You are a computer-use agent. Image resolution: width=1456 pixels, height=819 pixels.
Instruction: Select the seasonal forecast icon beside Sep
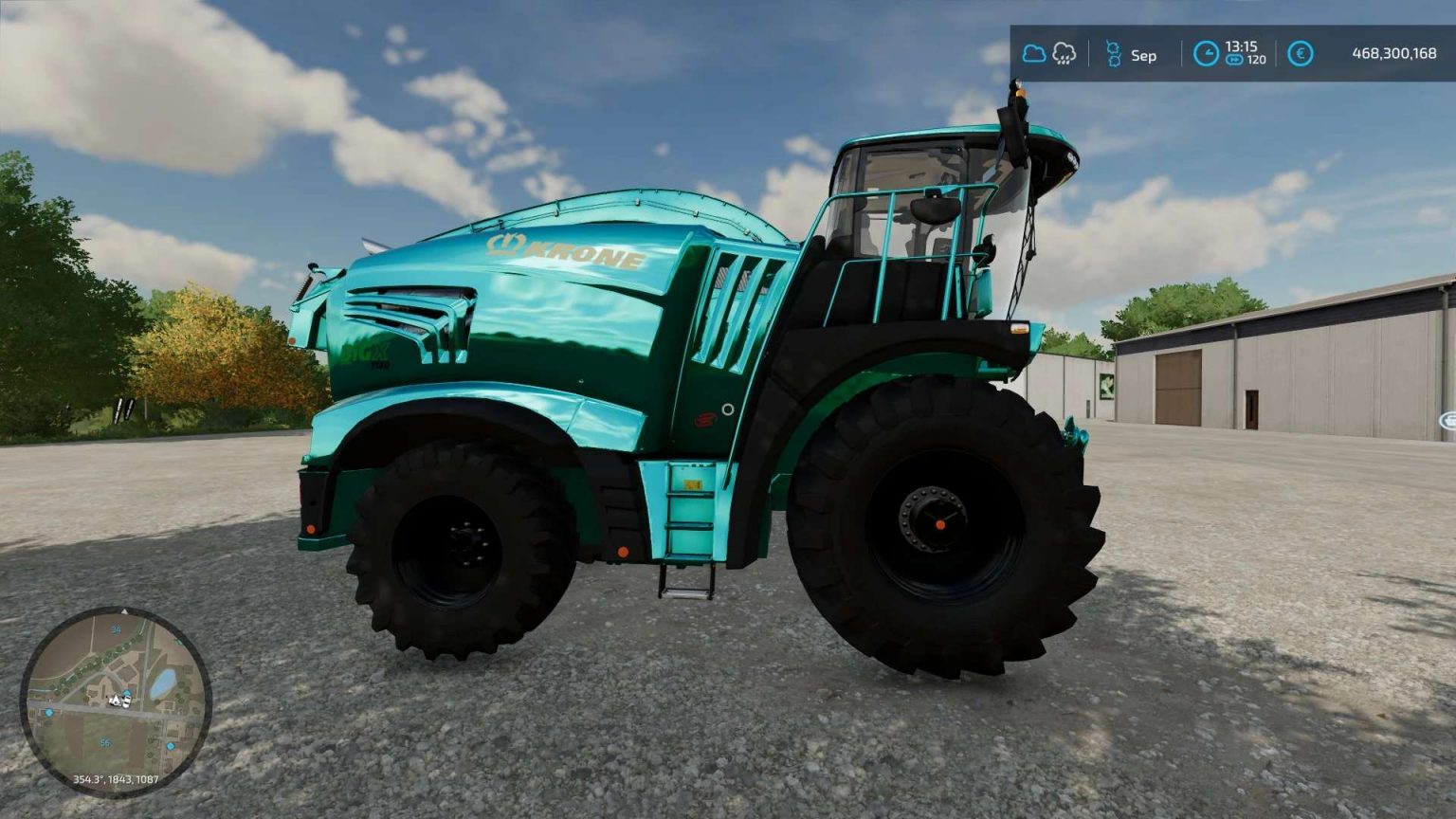coord(1114,54)
